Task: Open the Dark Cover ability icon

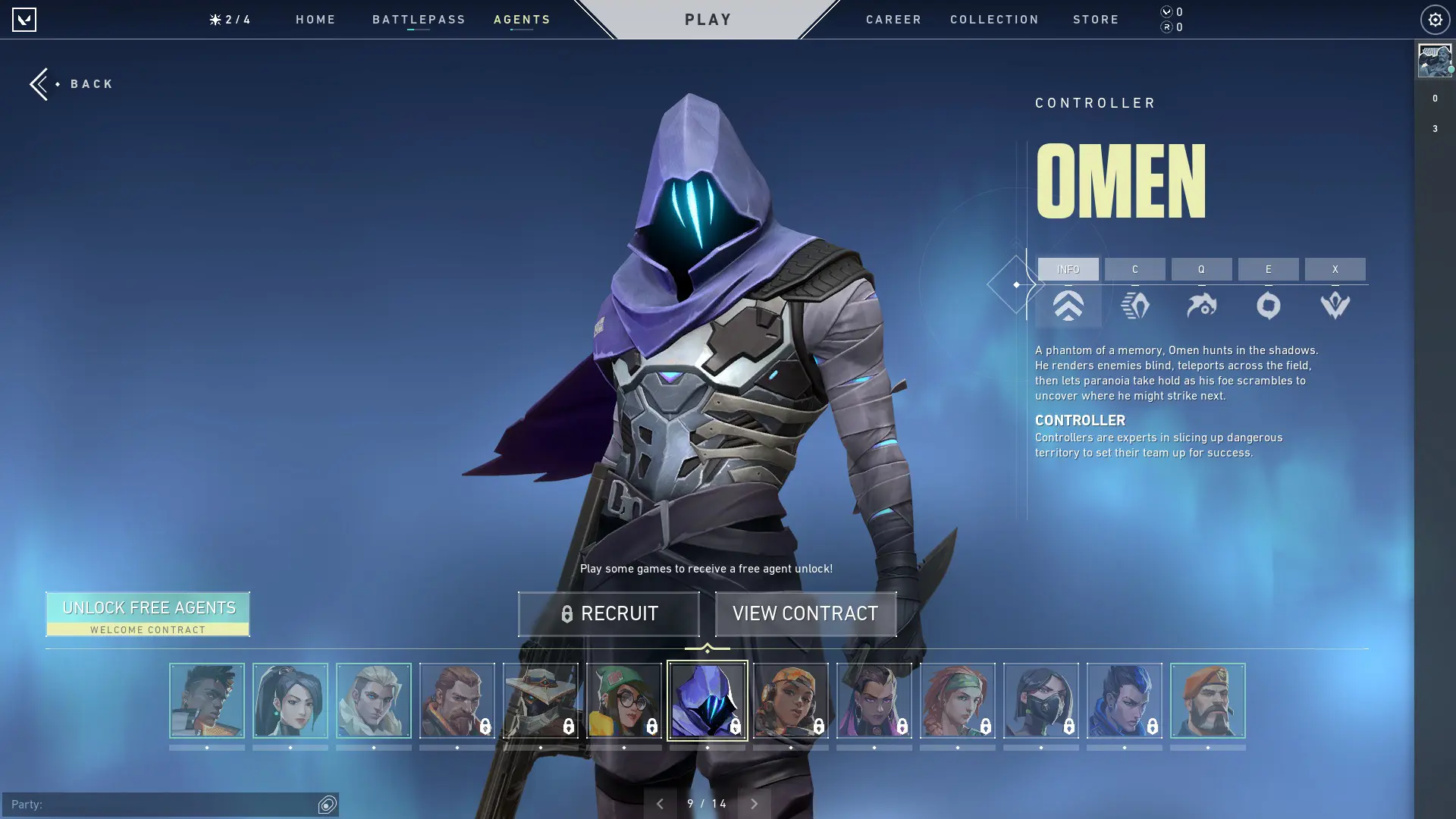Action: click(1268, 306)
